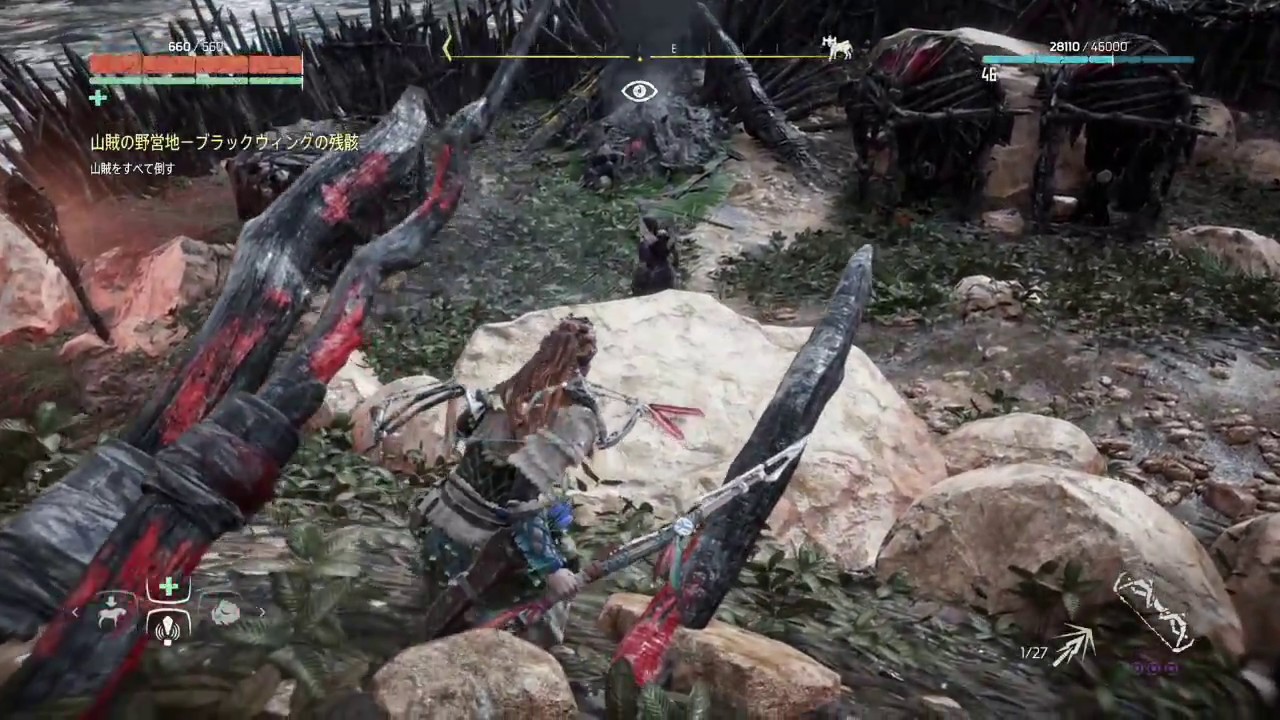This screenshot has height=720, width=1280.
Task: Choose the rock tool slot
Action: pyautogui.click(x=224, y=612)
